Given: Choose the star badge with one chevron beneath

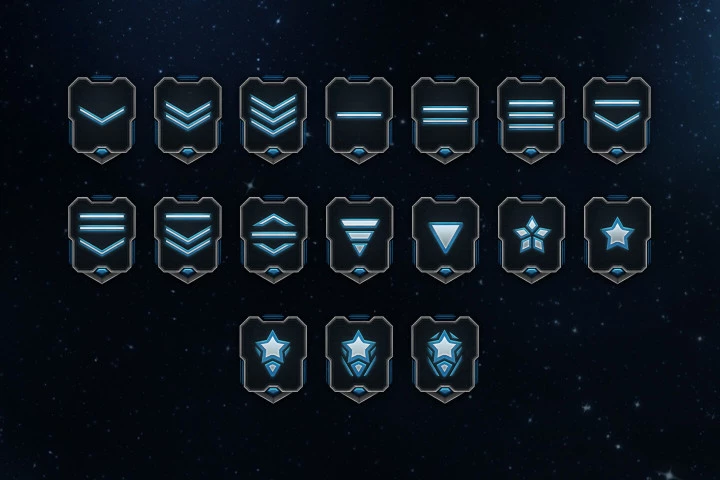Looking at the screenshot, I should pyautogui.click(x=273, y=354).
